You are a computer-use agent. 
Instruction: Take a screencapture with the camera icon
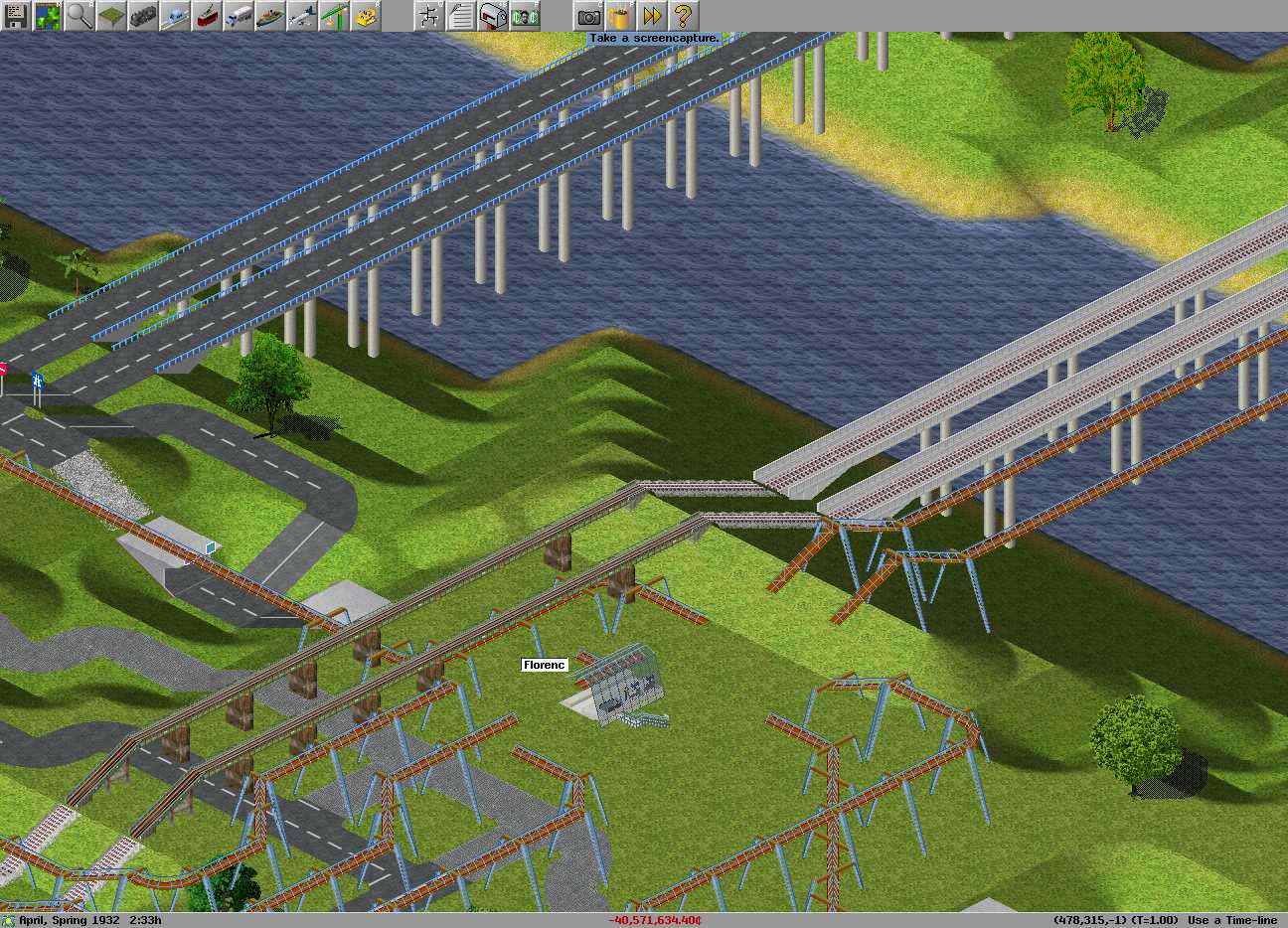588,16
